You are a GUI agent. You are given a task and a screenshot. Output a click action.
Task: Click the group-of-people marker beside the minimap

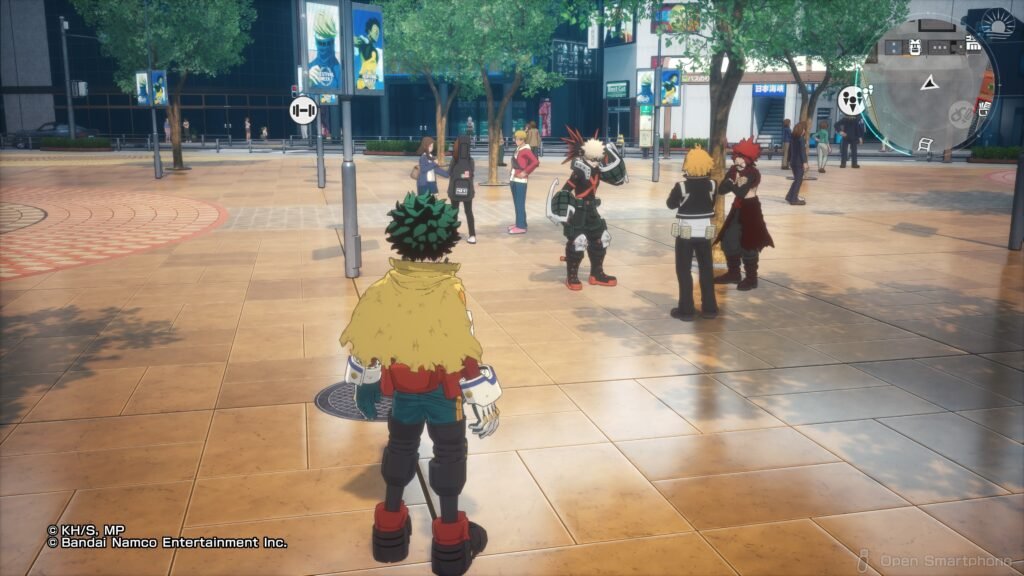(851, 99)
